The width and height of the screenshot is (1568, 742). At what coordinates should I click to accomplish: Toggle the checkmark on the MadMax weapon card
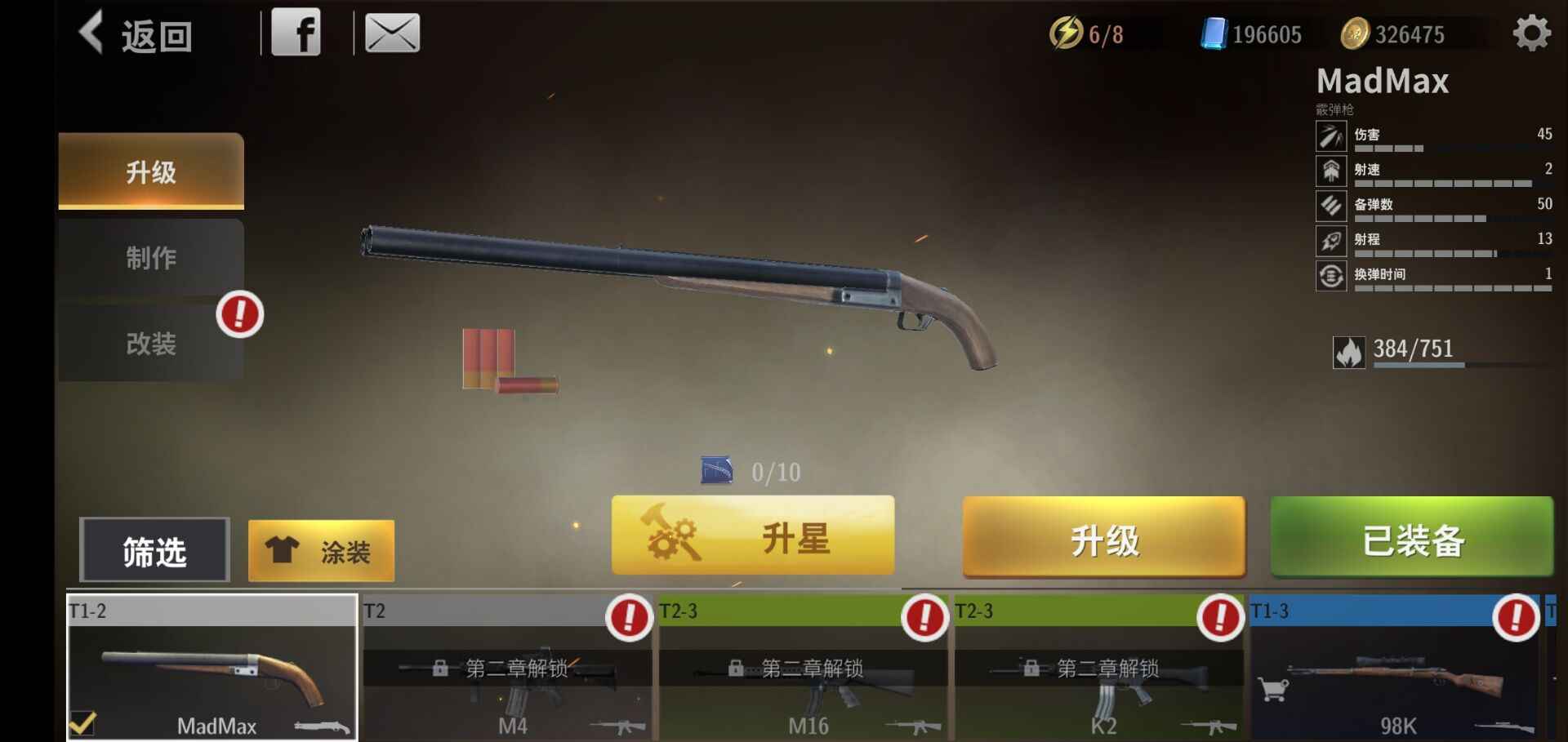pyautogui.click(x=82, y=722)
